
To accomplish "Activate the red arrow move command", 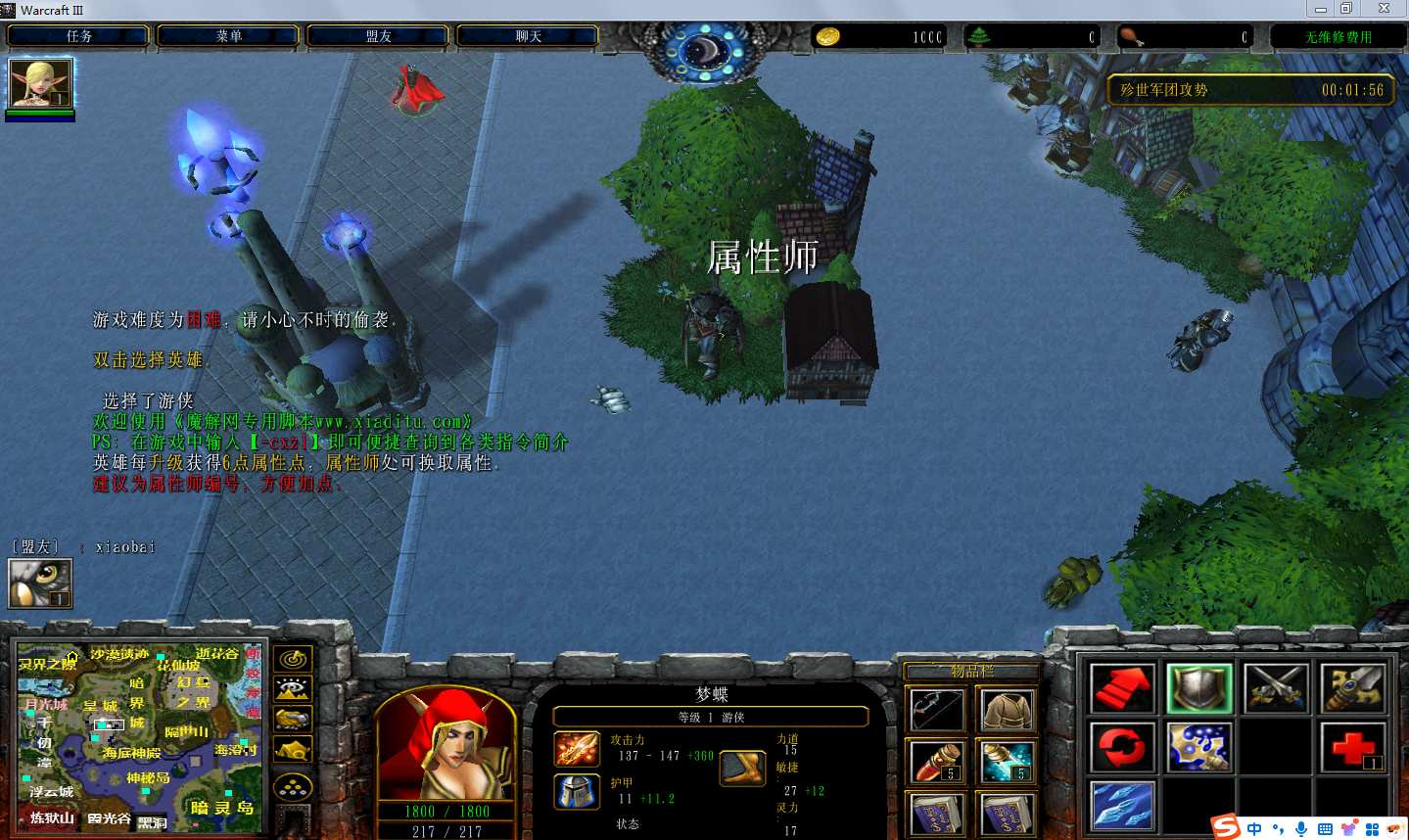I will (x=1122, y=688).
